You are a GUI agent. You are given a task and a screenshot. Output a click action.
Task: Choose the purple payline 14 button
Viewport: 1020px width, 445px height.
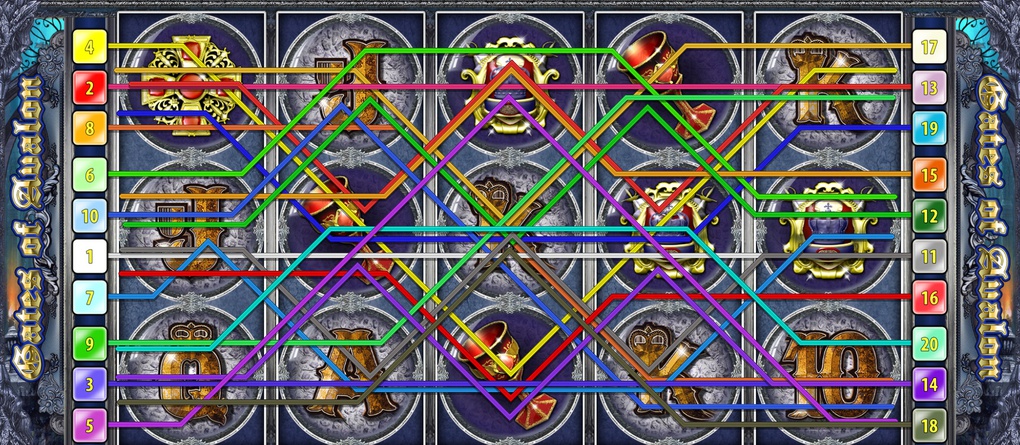click(x=929, y=384)
